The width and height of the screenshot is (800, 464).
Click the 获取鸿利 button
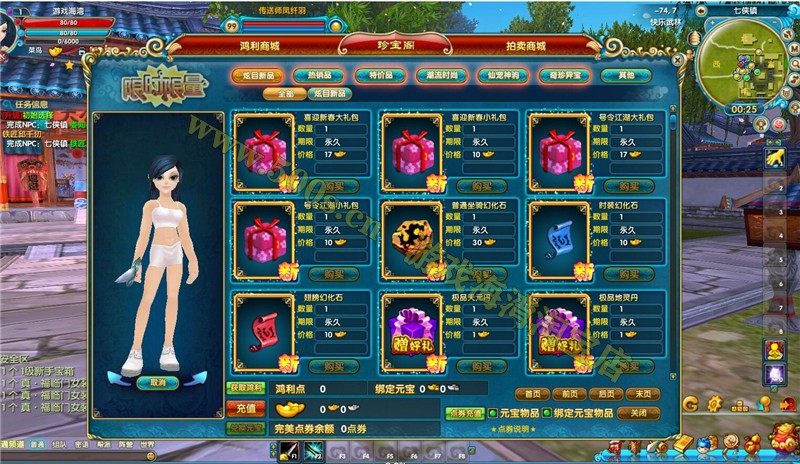click(x=246, y=387)
